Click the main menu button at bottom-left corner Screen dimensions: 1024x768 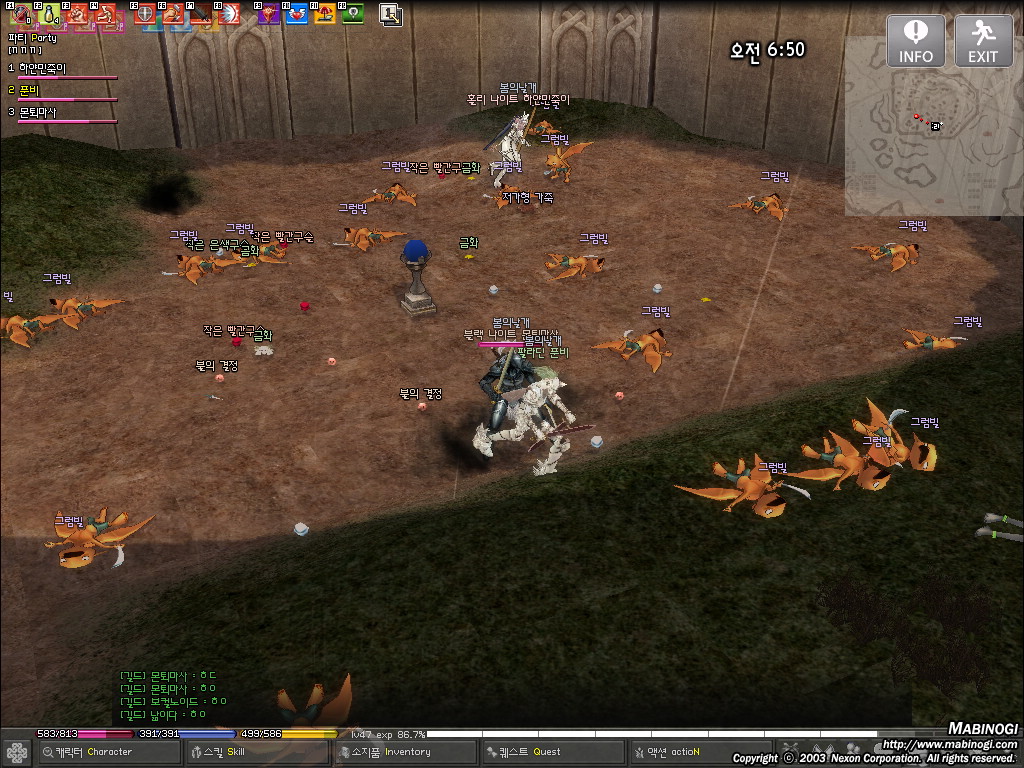tap(16, 752)
